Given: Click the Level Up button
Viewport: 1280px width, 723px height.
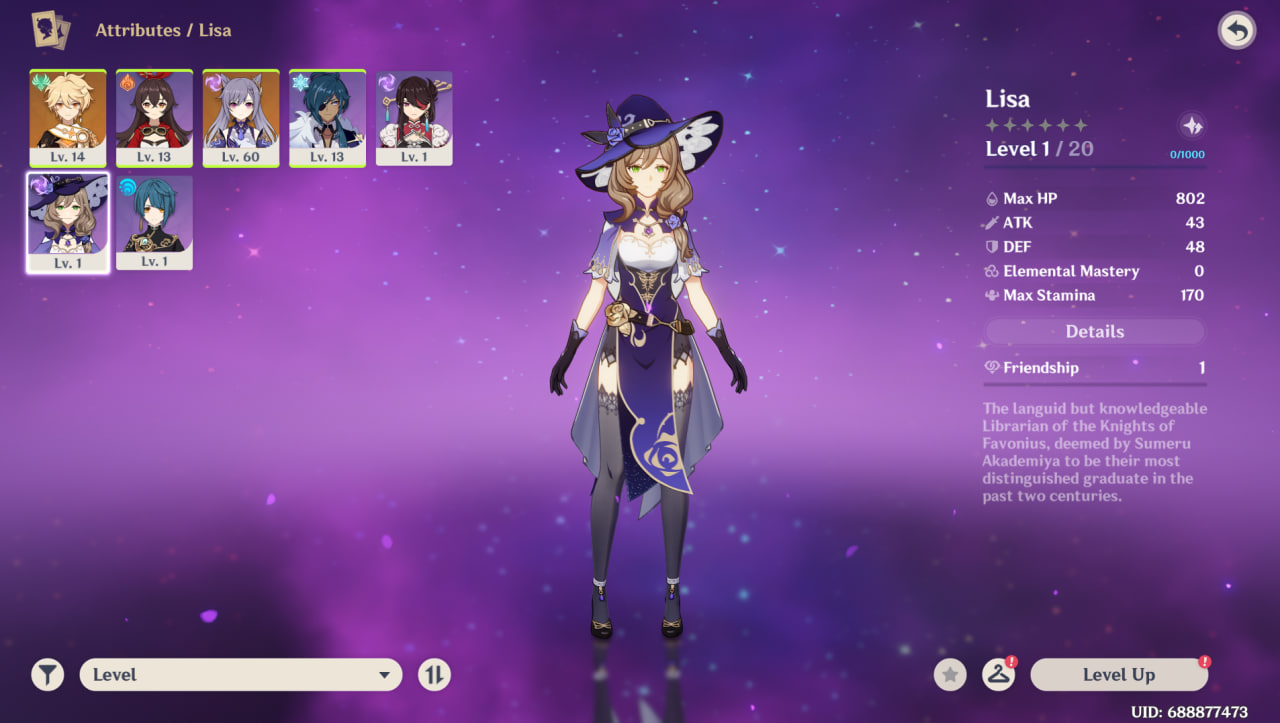Looking at the screenshot, I should (1119, 675).
